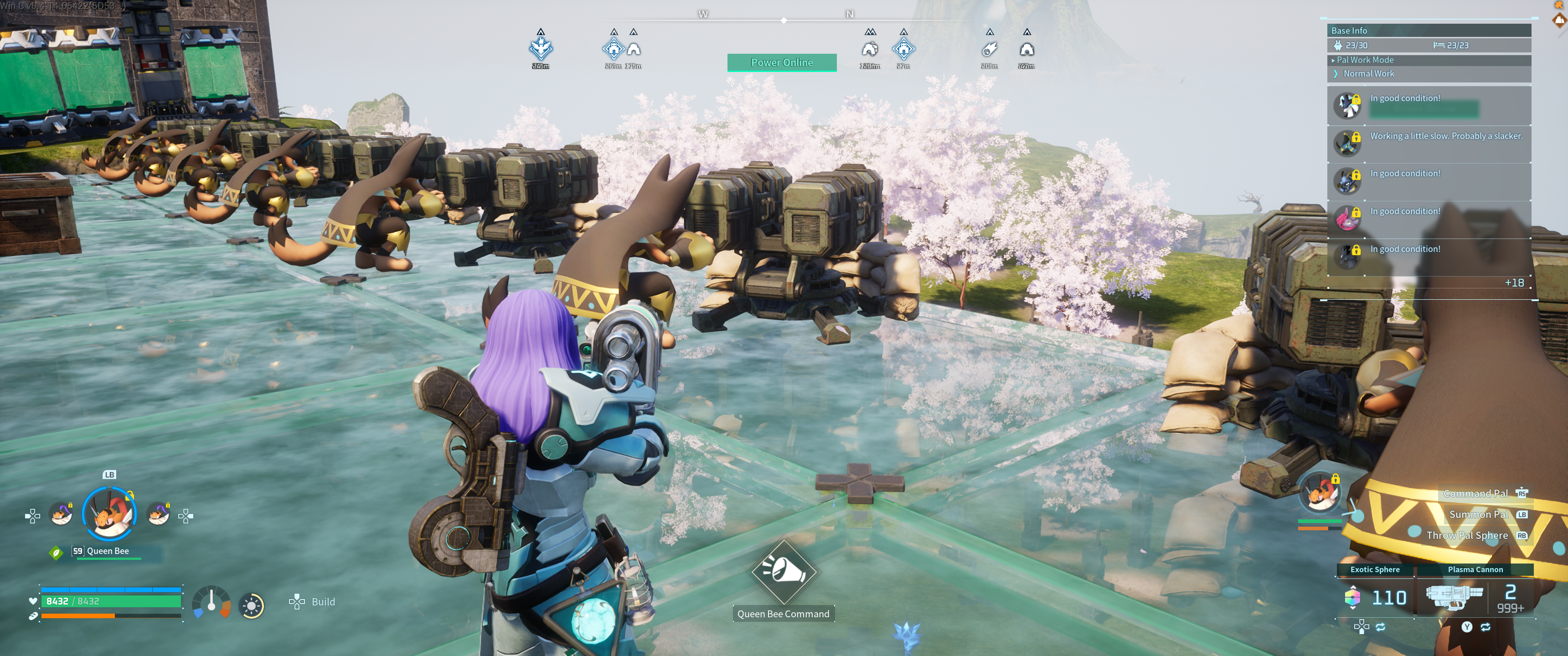Click the Power Online notification banner
The width and height of the screenshot is (1568, 656).
(782, 63)
